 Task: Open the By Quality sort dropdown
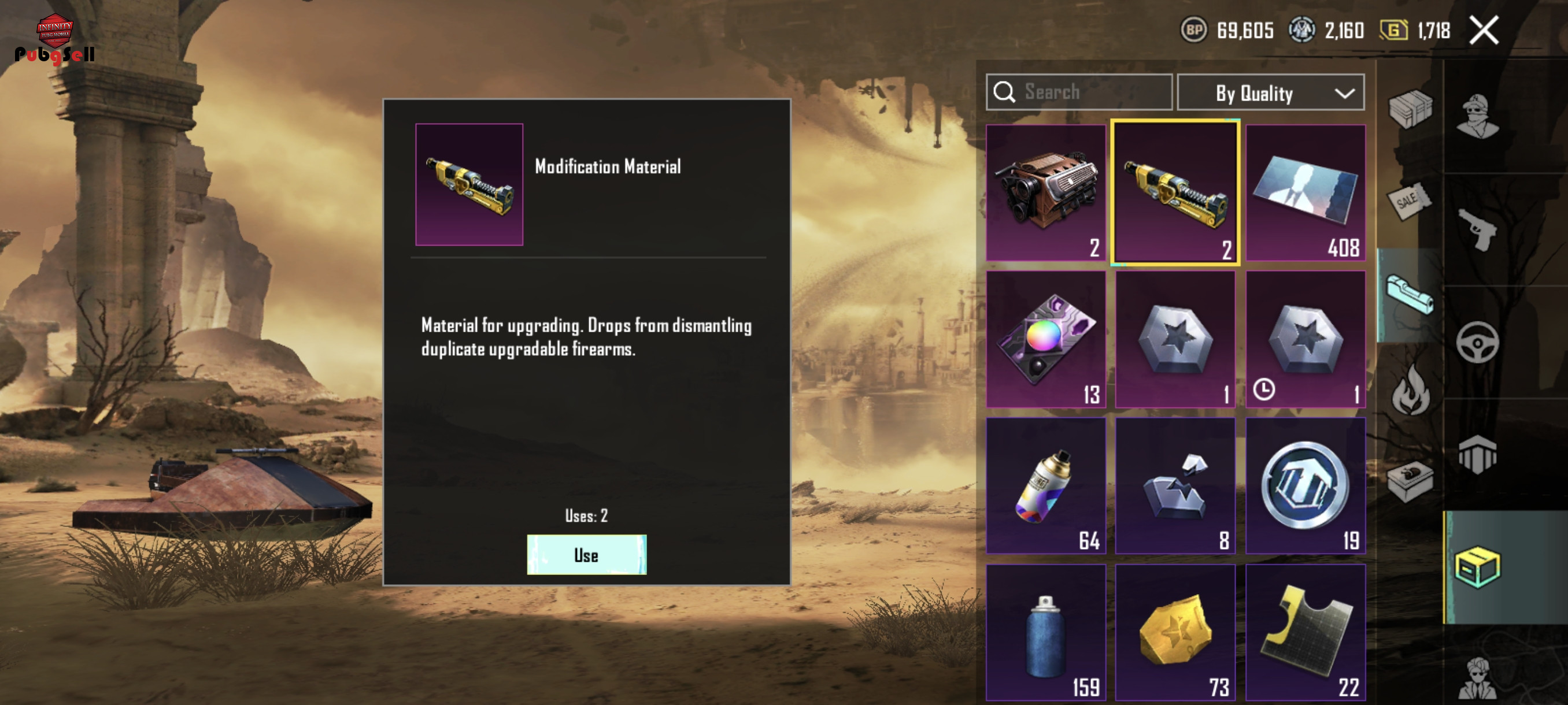pyautogui.click(x=1270, y=93)
